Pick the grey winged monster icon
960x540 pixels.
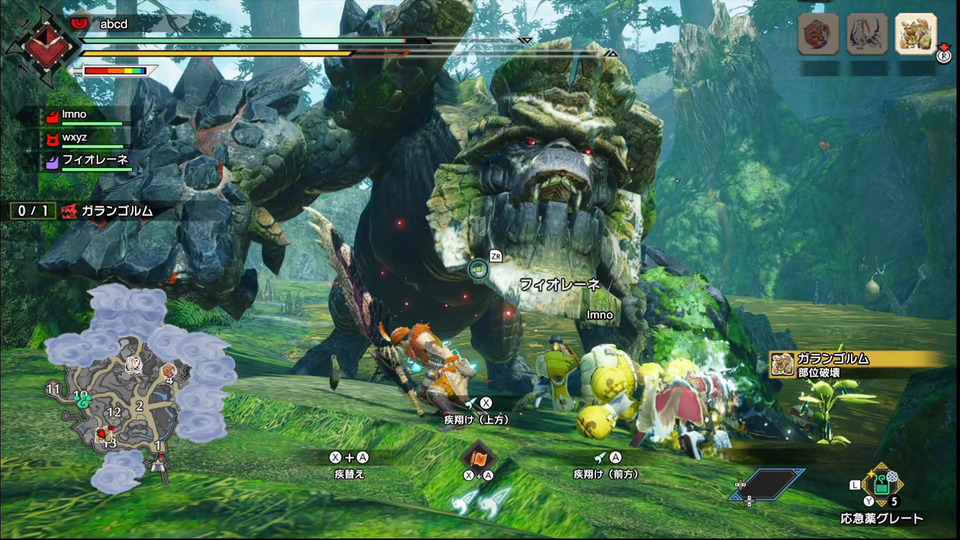866,33
